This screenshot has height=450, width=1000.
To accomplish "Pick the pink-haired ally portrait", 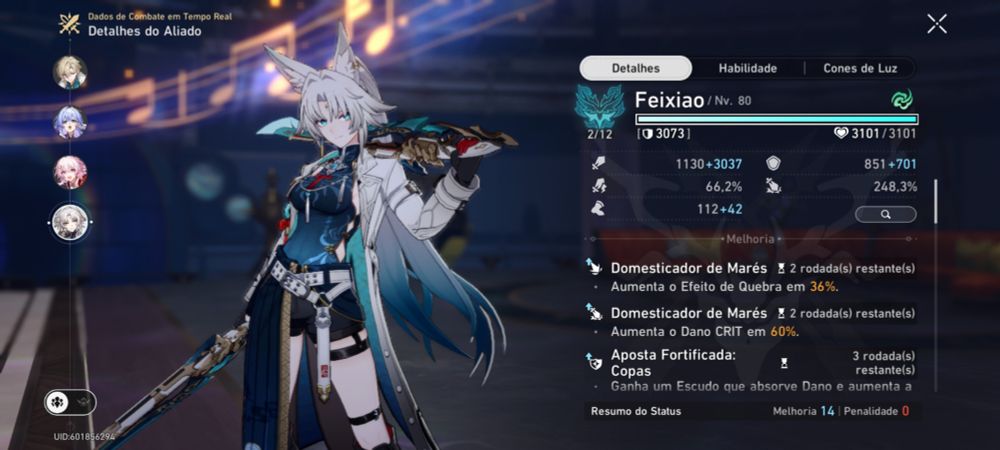I will [70, 172].
